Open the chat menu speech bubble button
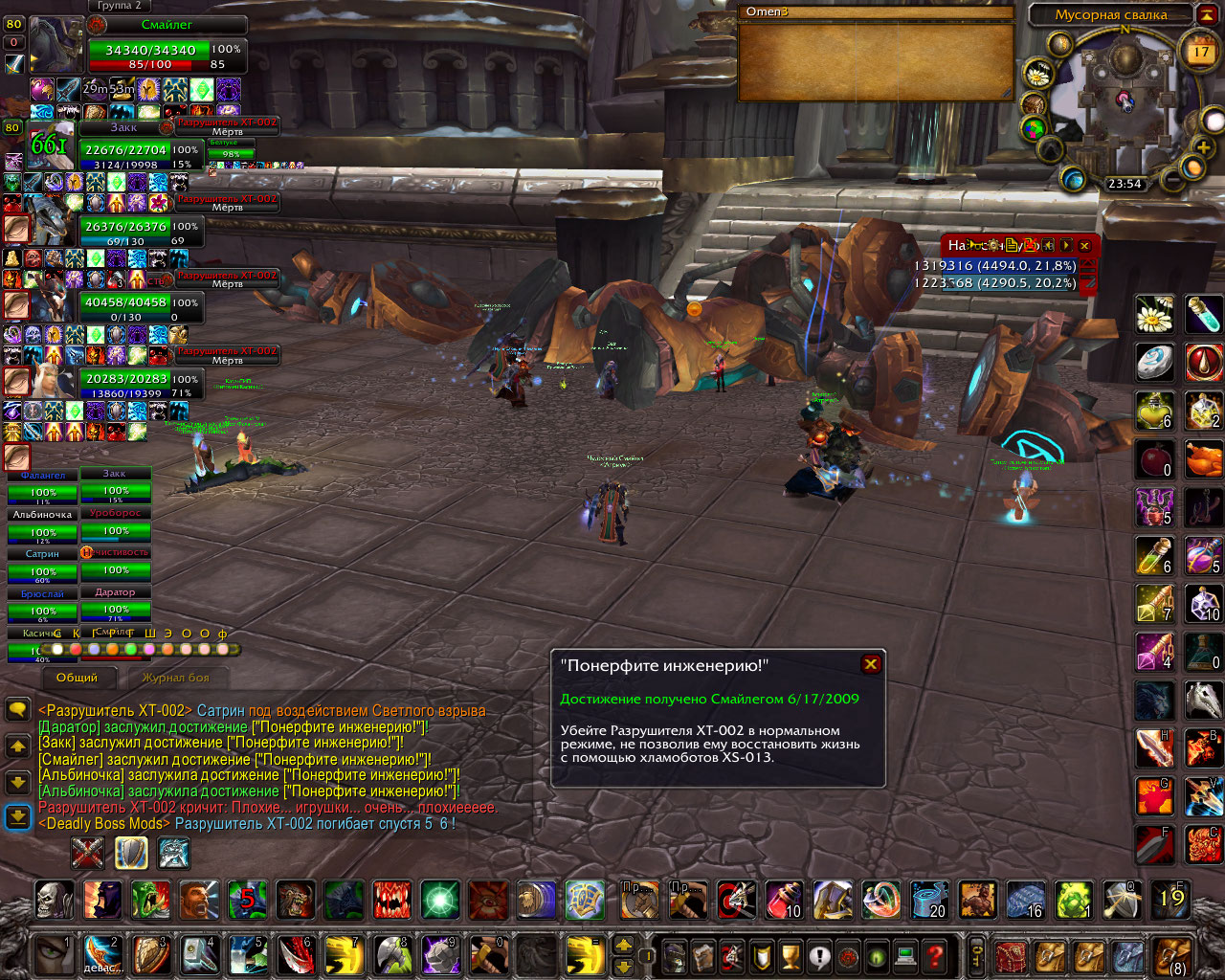This screenshot has width=1225, height=980. coord(17,709)
